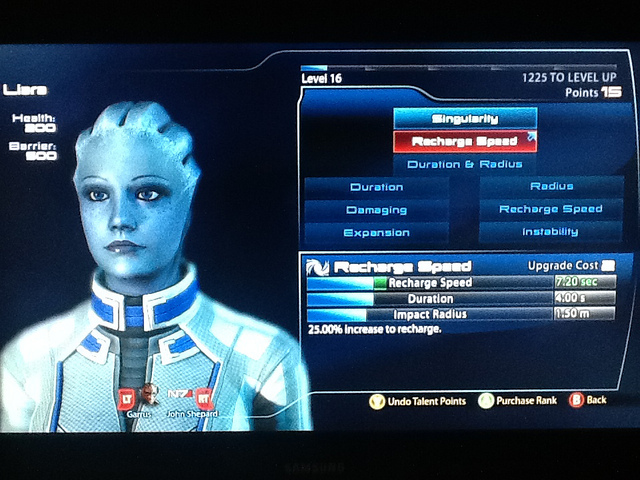
Task: Choose the red highlighted Recharge Speed rank
Action: pyautogui.click(x=465, y=142)
